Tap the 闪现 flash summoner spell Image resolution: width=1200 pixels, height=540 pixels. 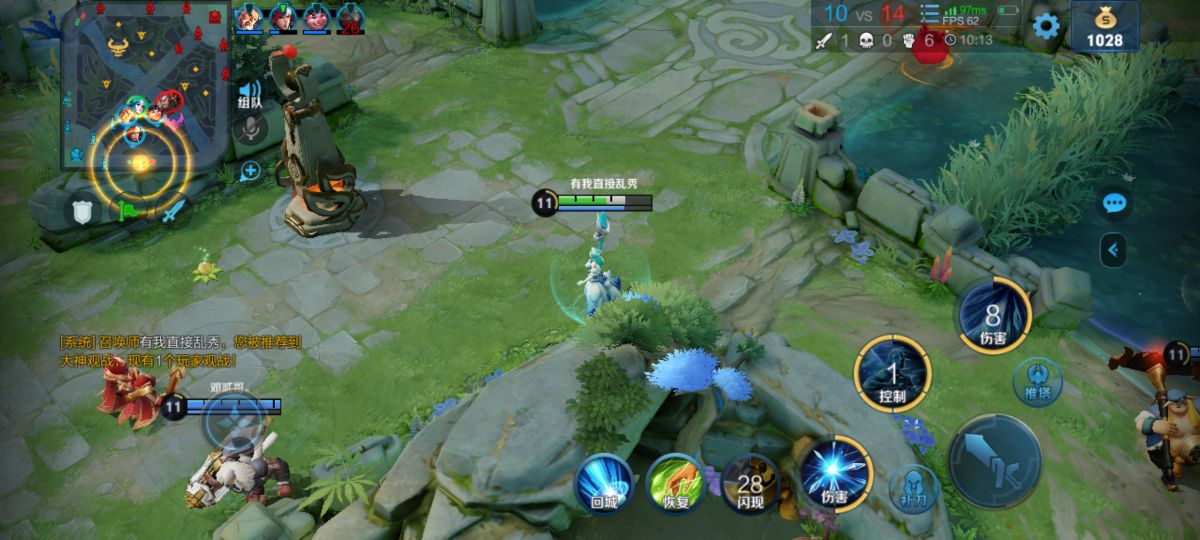[x=750, y=483]
